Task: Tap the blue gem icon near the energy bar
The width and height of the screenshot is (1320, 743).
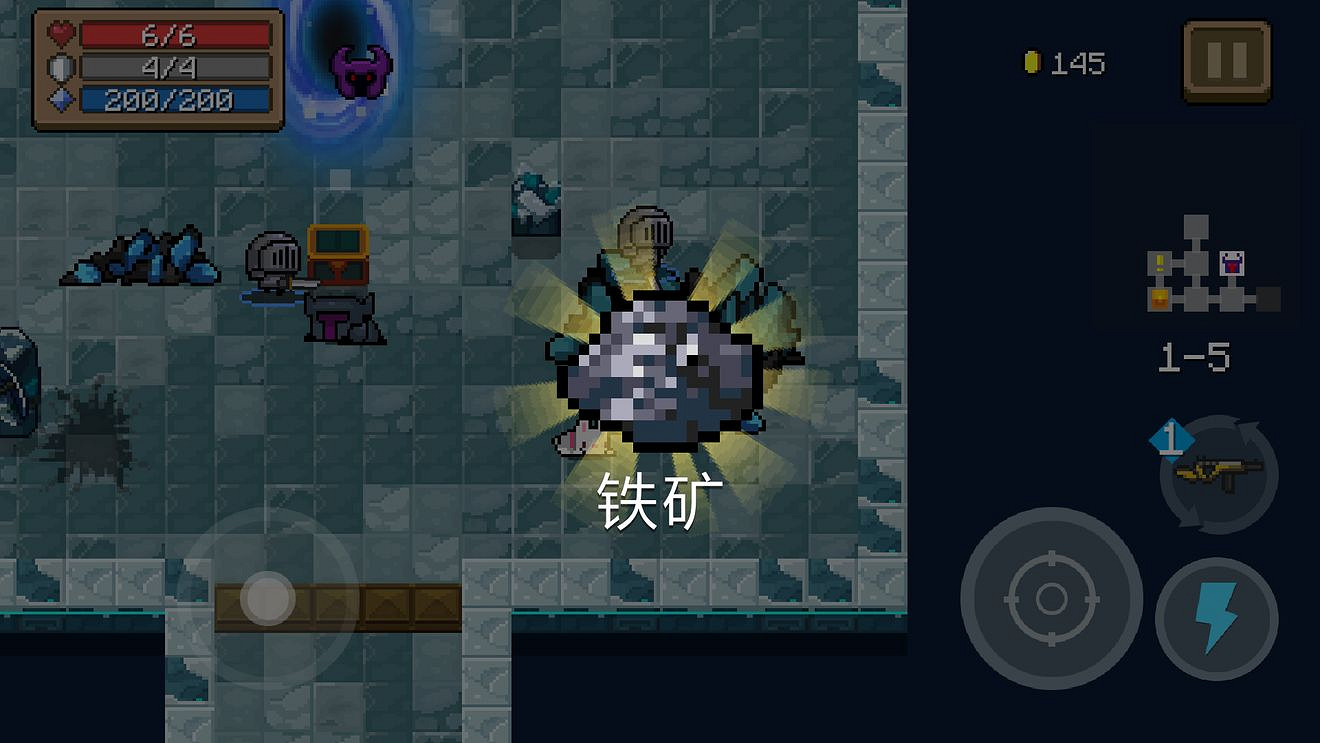Action: pos(62,98)
